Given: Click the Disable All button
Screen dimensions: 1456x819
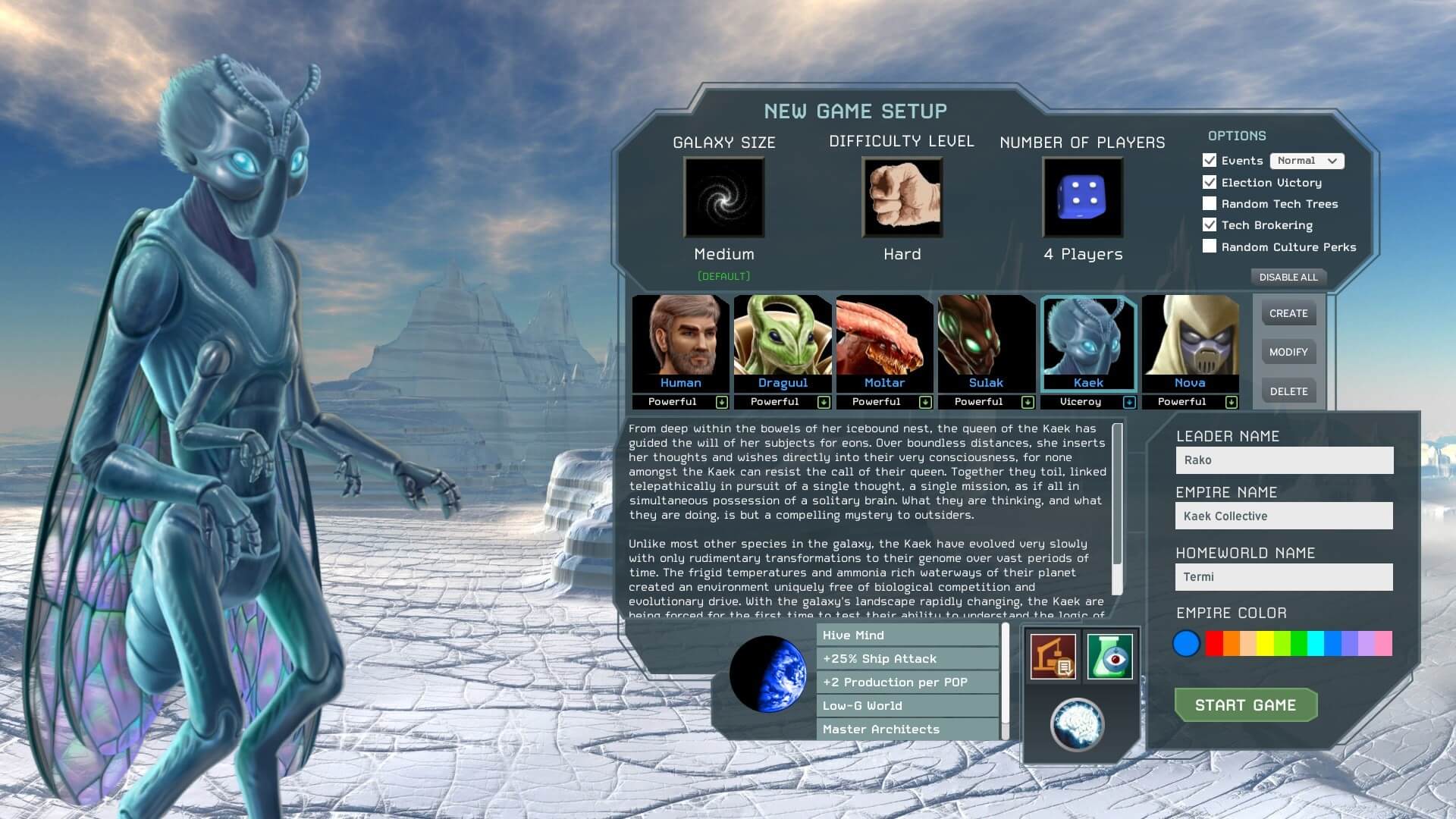Looking at the screenshot, I should tap(1288, 277).
